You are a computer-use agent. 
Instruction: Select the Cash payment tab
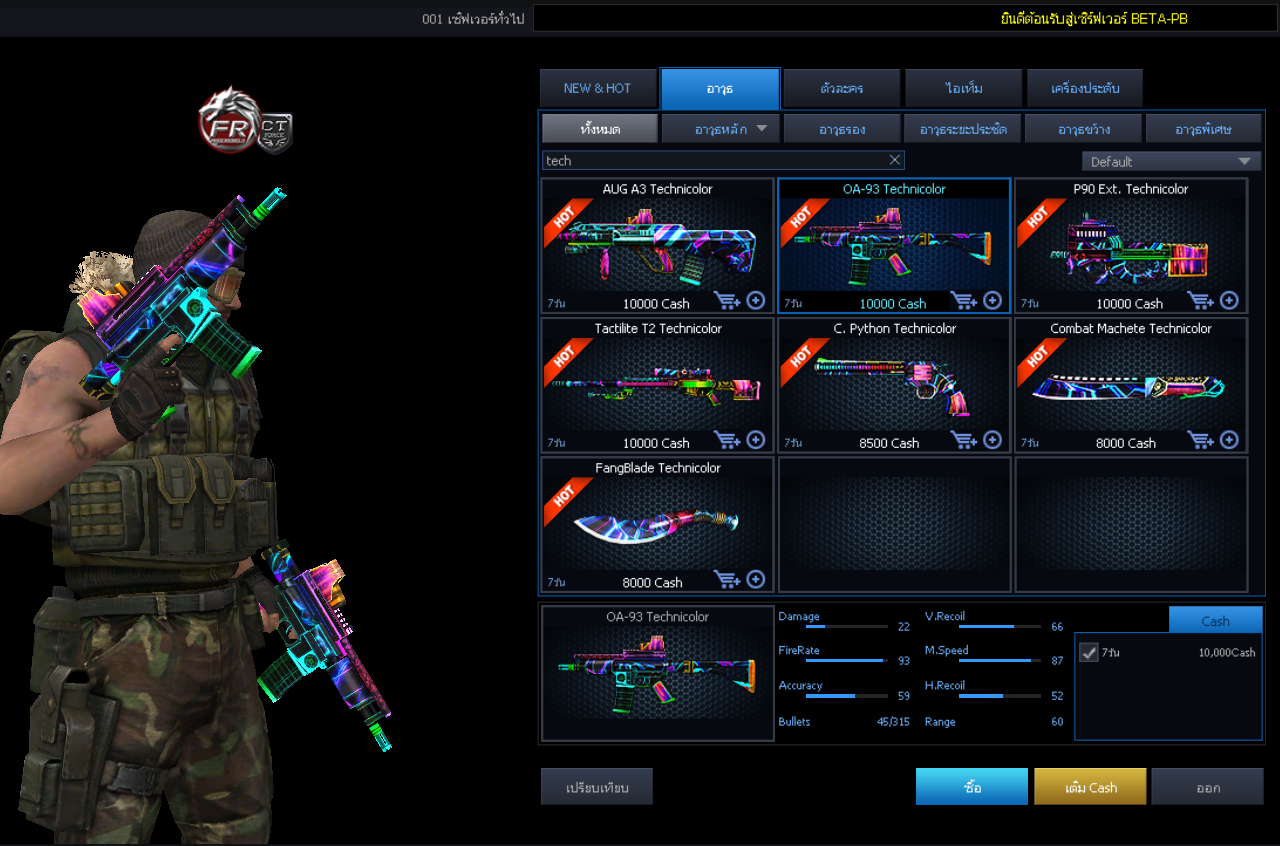pyautogui.click(x=1215, y=620)
